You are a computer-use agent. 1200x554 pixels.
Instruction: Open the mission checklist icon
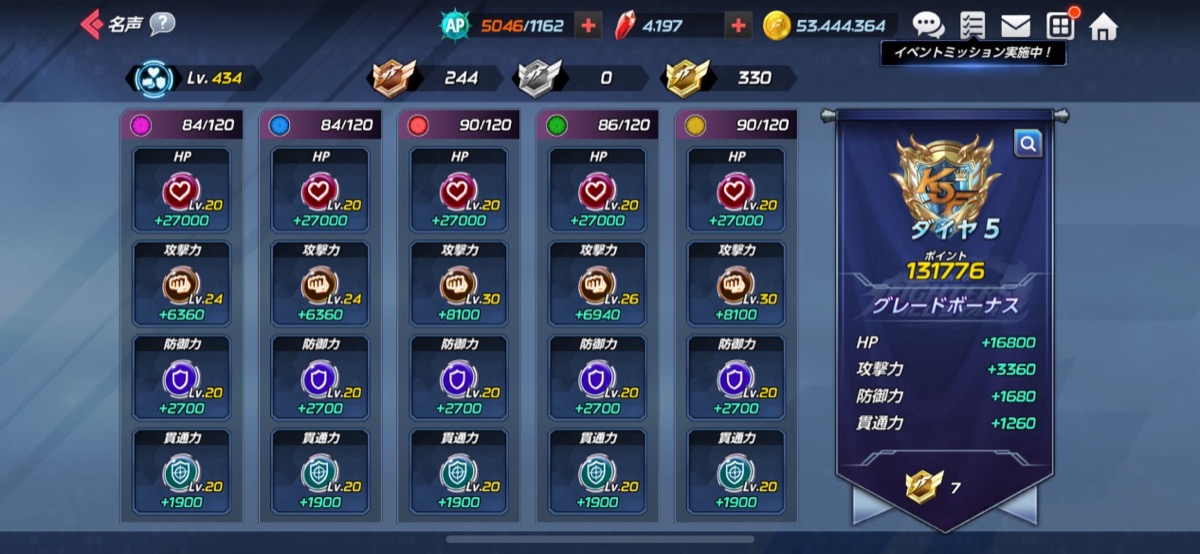coord(971,26)
